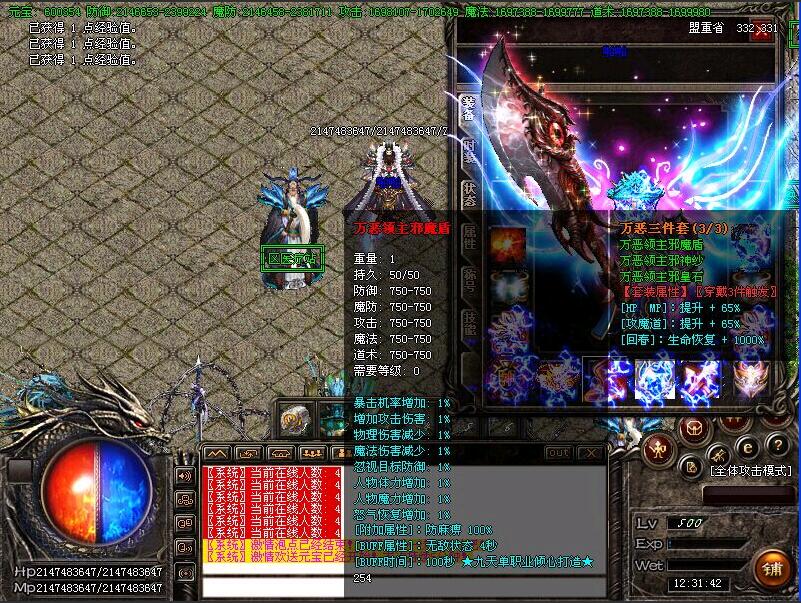Image resolution: width=801 pixels, height=603 pixels.
Task: Open help with the question mark button
Action: point(777,446)
